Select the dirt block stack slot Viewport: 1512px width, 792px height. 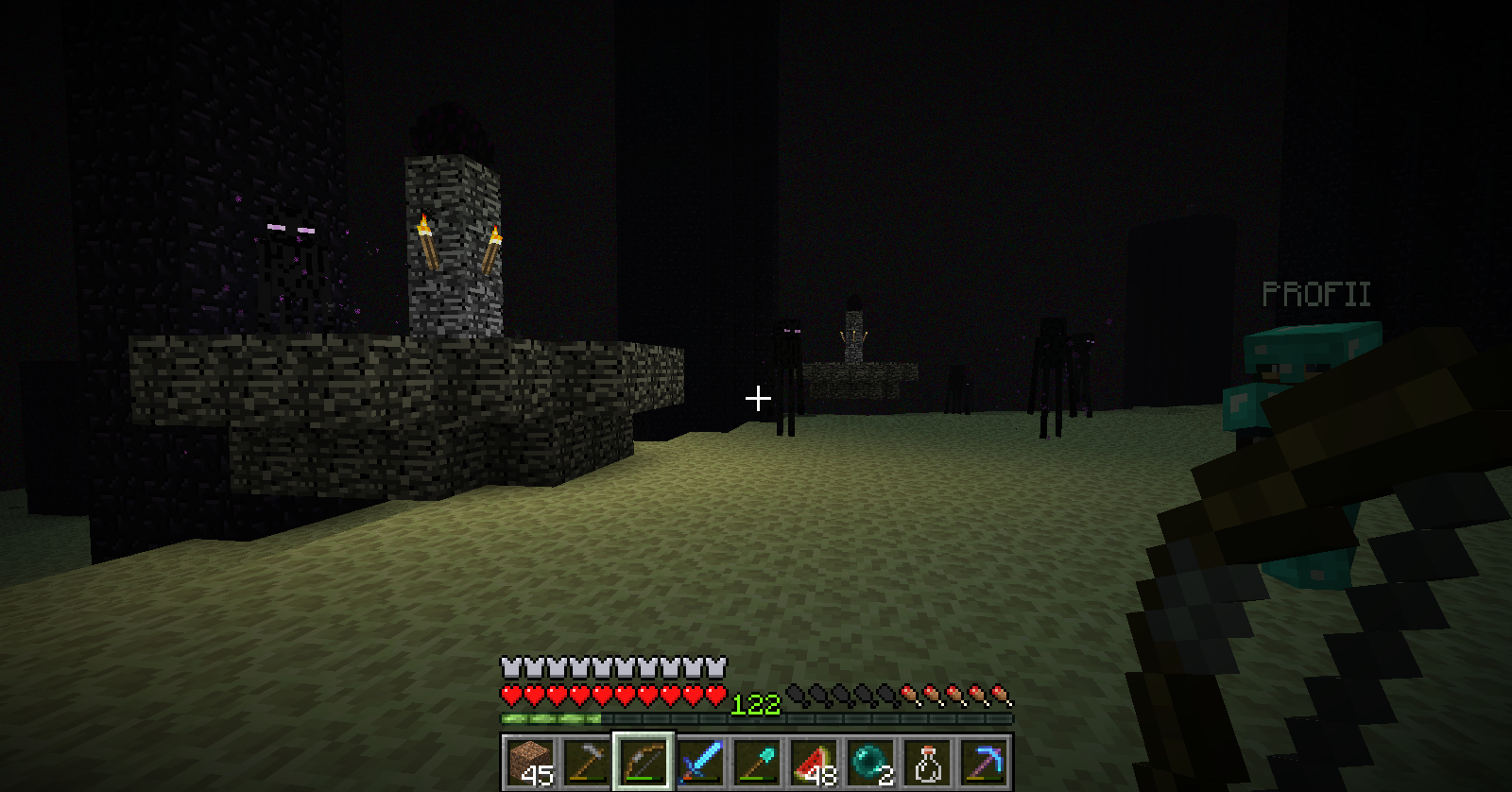coord(529,762)
